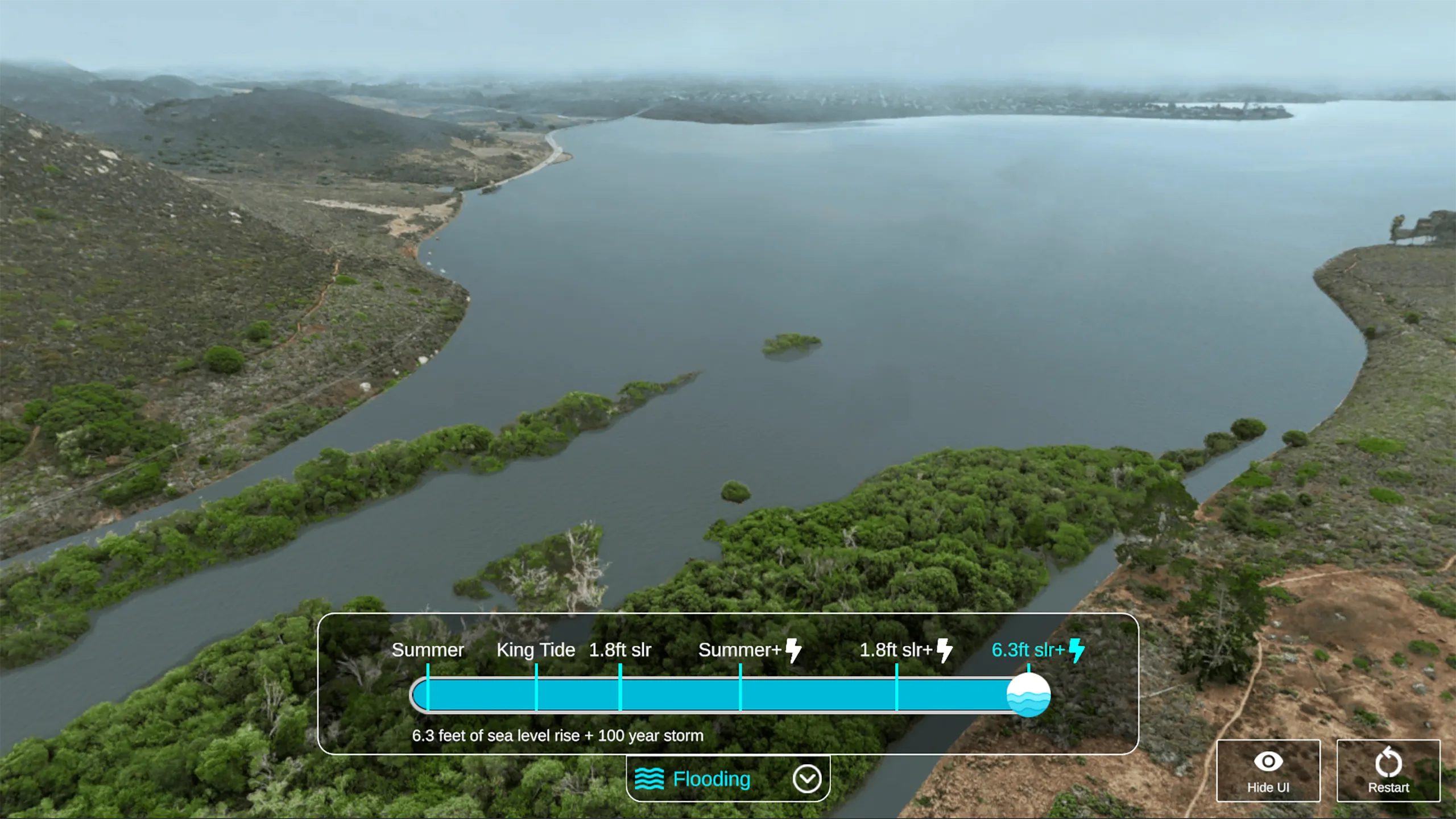Select 1.8ft slr plus storm level
The width and height of the screenshot is (1456, 819).
click(x=905, y=650)
